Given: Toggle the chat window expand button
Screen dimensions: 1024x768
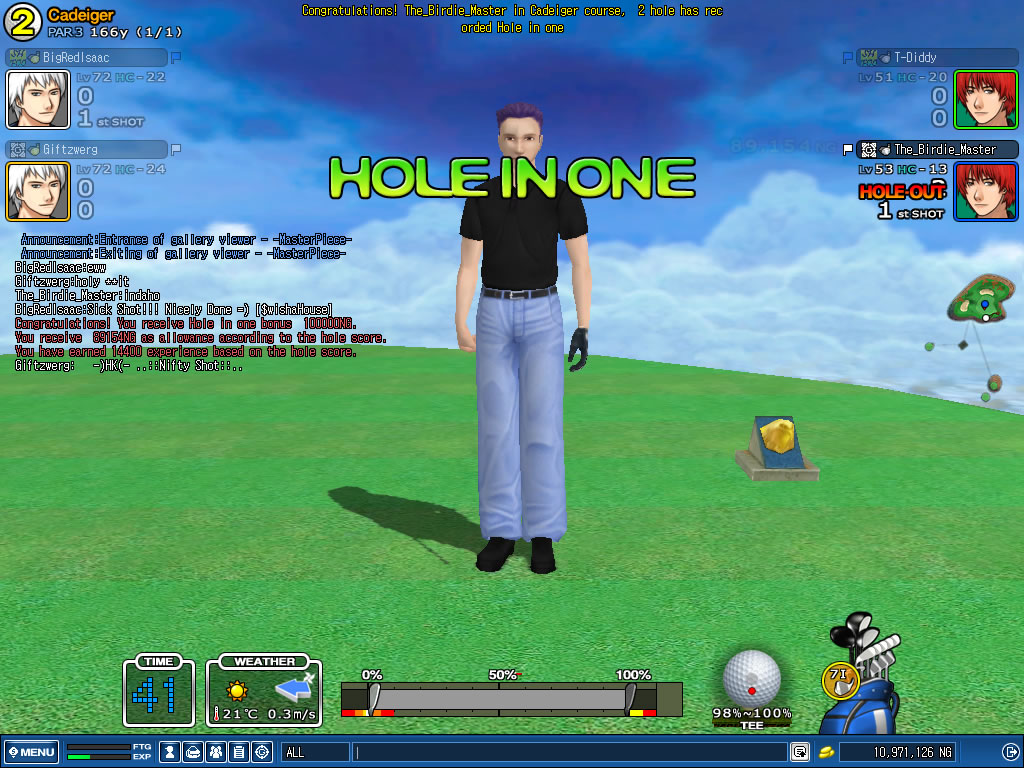Looking at the screenshot, I should [800, 752].
